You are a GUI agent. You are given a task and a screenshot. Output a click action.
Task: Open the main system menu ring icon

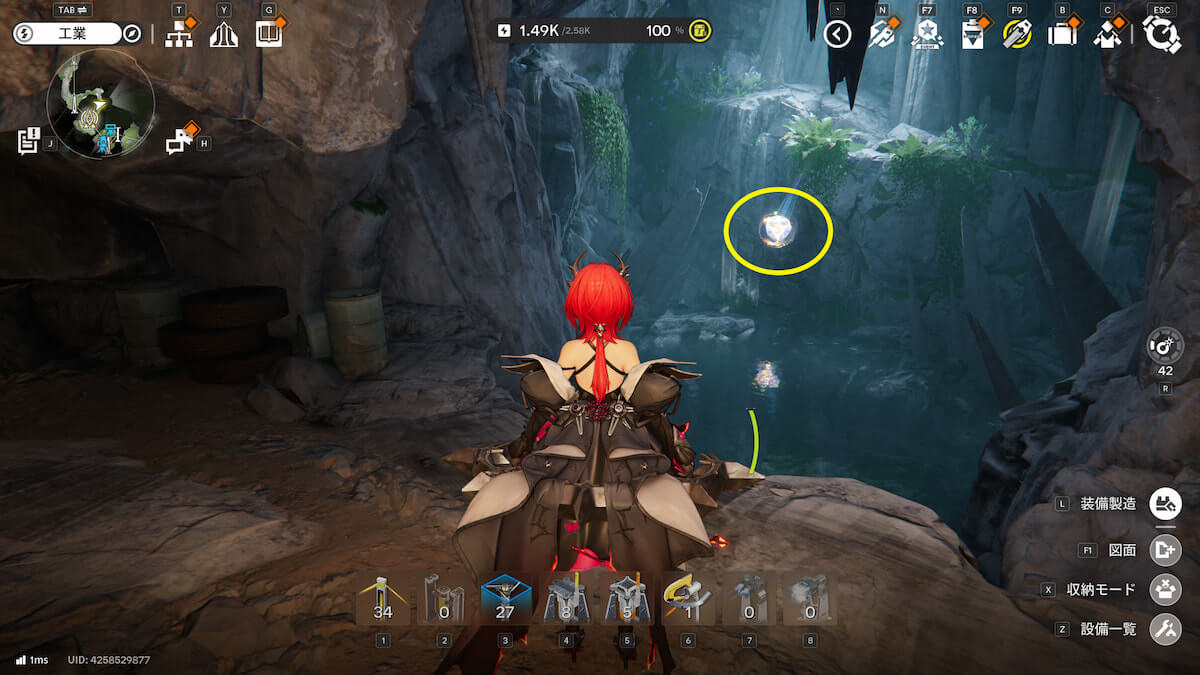click(1161, 35)
